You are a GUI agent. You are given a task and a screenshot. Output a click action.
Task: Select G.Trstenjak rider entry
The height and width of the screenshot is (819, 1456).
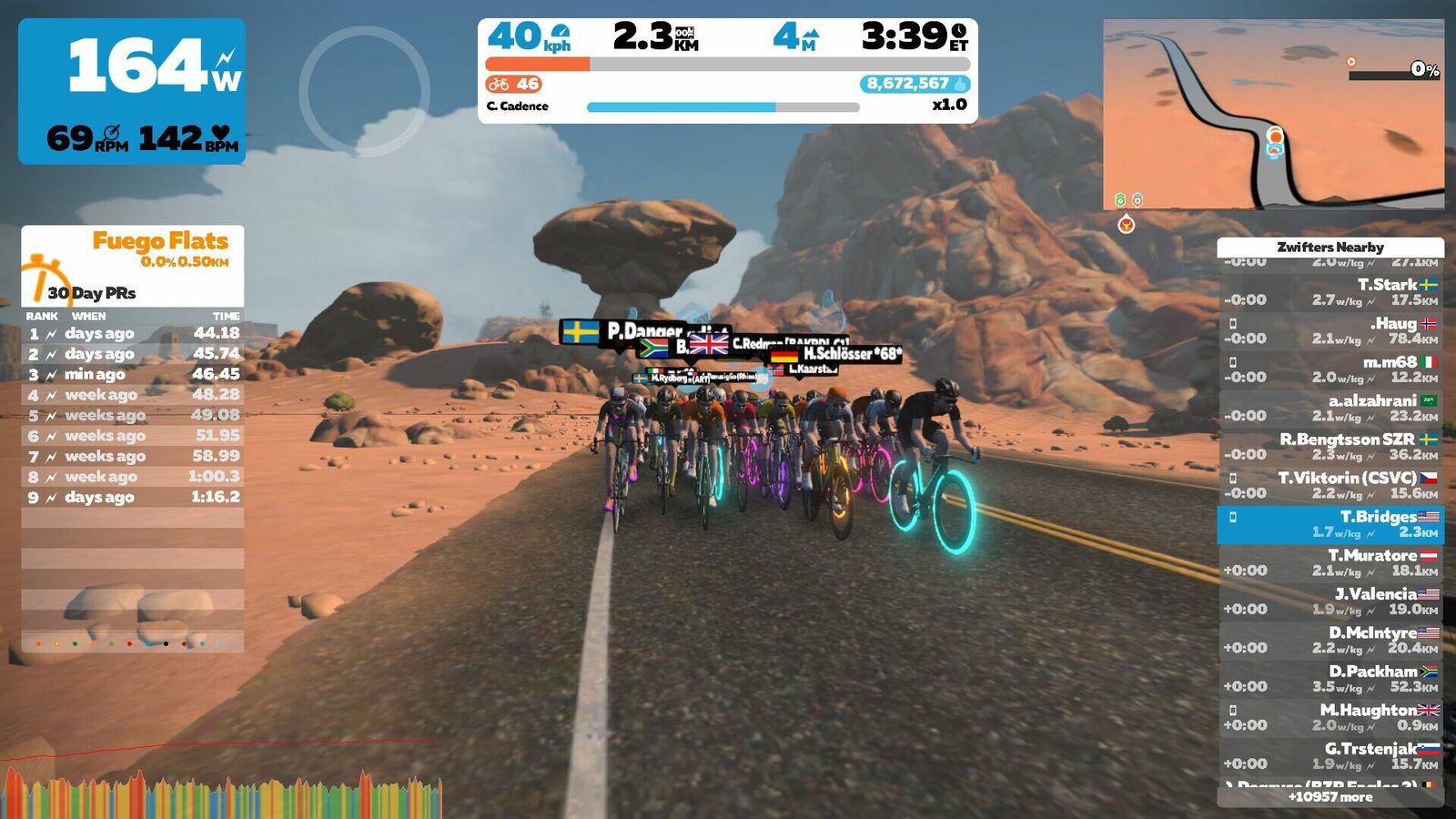click(1330, 756)
